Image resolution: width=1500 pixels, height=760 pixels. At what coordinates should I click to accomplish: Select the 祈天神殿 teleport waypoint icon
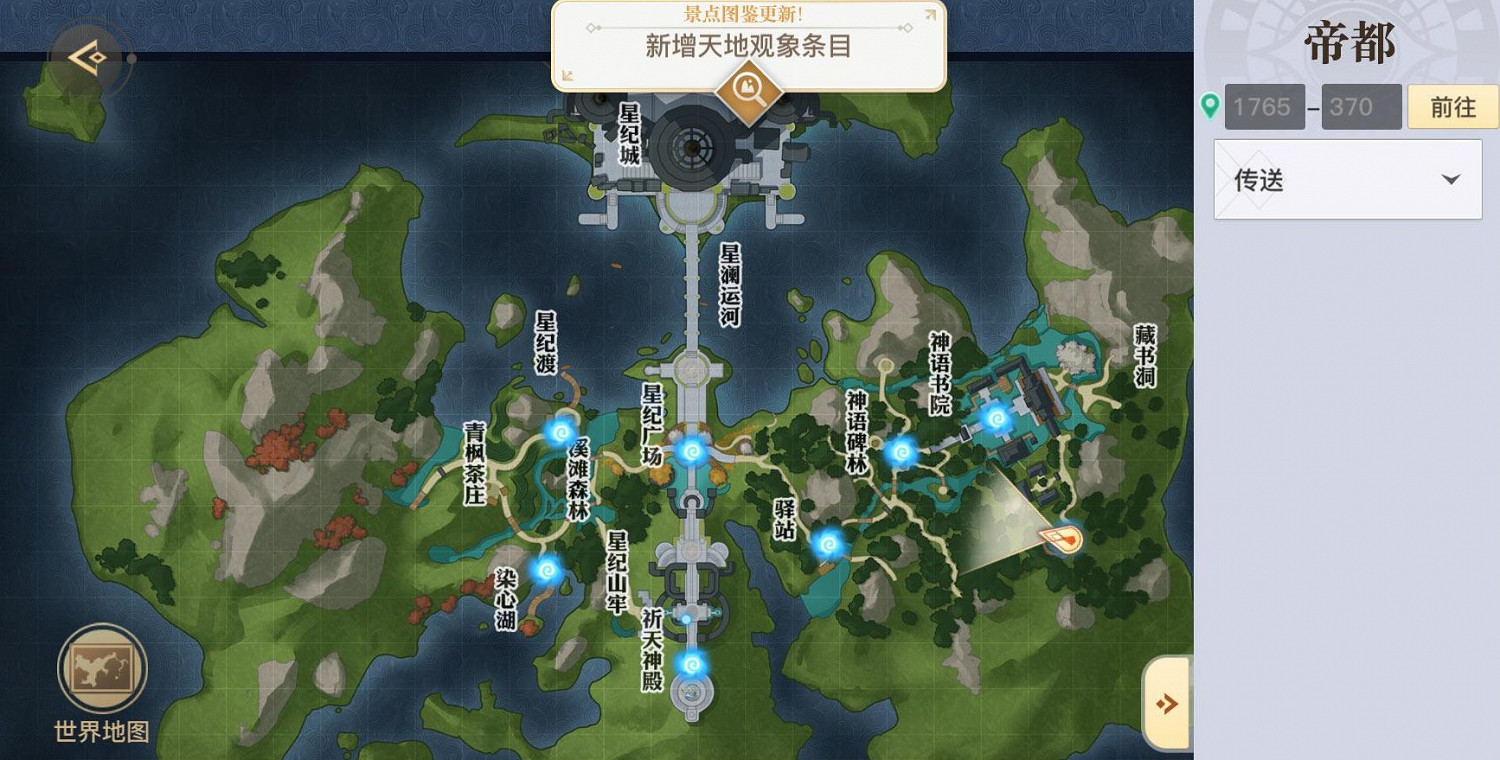(x=690, y=663)
